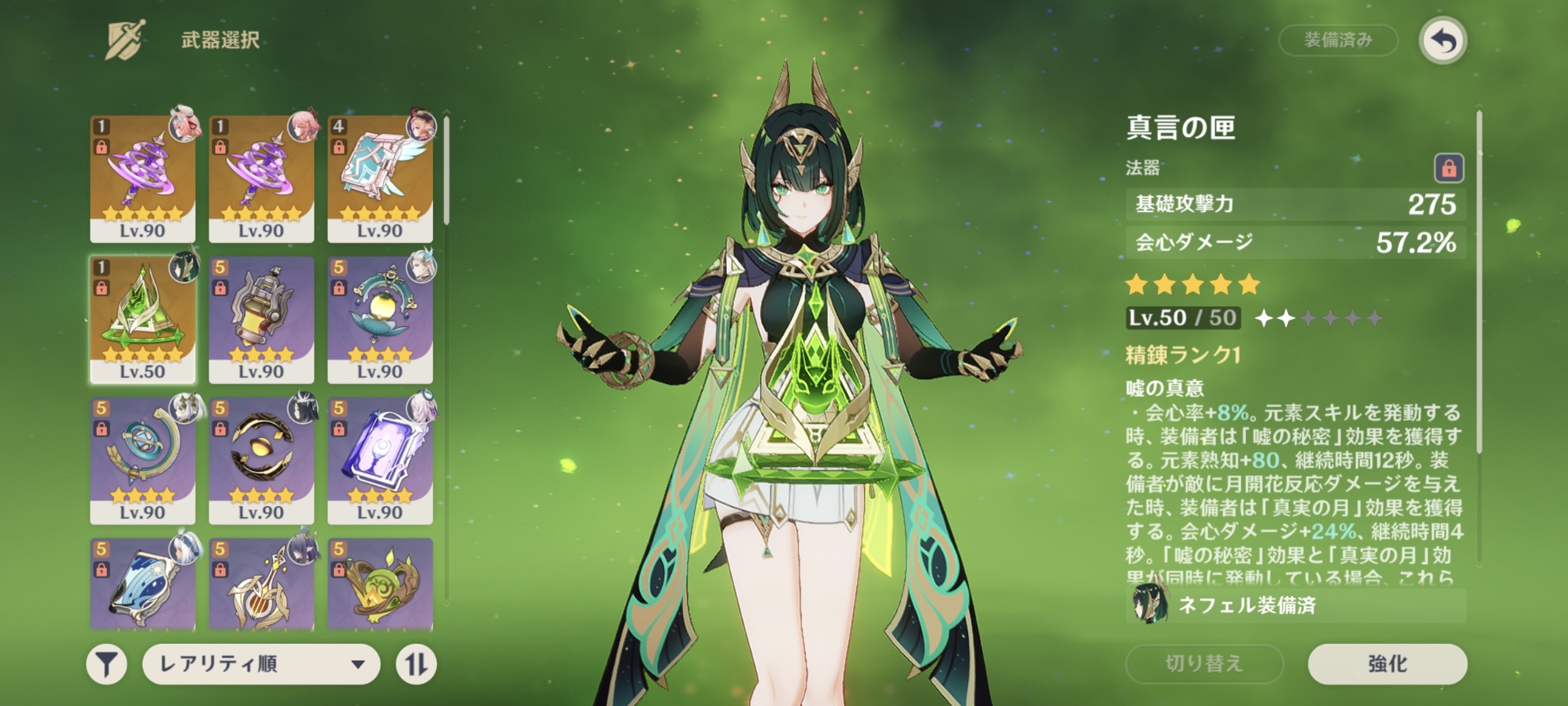The width and height of the screenshot is (1568, 706).
Task: Go back with the return arrow button
Action: 1442,41
